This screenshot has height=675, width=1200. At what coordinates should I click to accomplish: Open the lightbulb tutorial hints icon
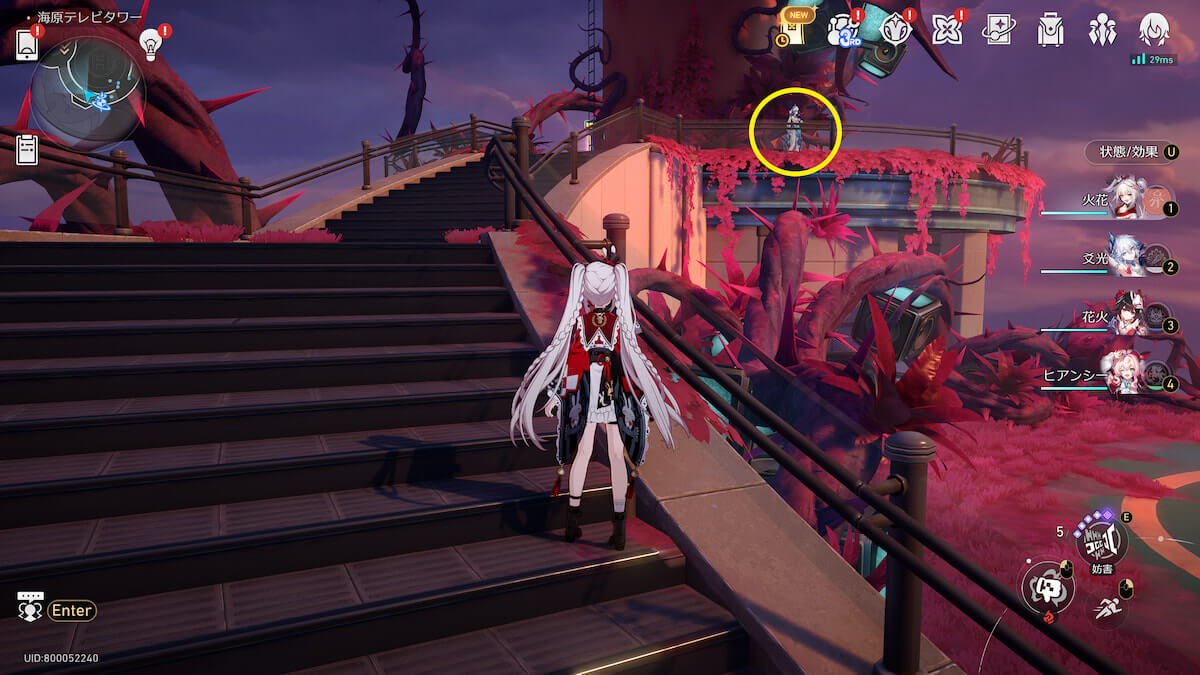[150, 43]
